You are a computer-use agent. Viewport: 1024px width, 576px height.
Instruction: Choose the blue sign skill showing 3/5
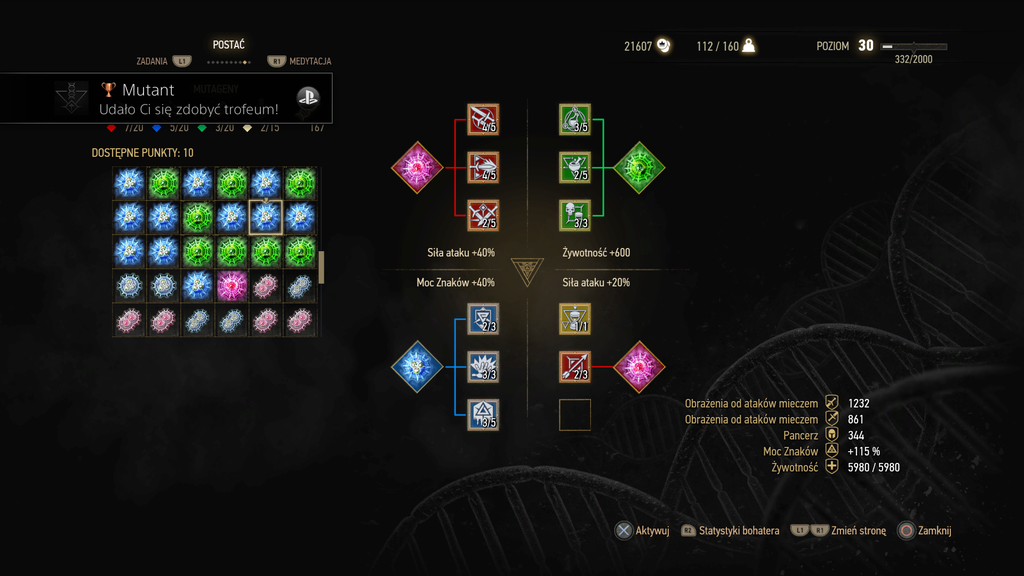[x=483, y=414]
